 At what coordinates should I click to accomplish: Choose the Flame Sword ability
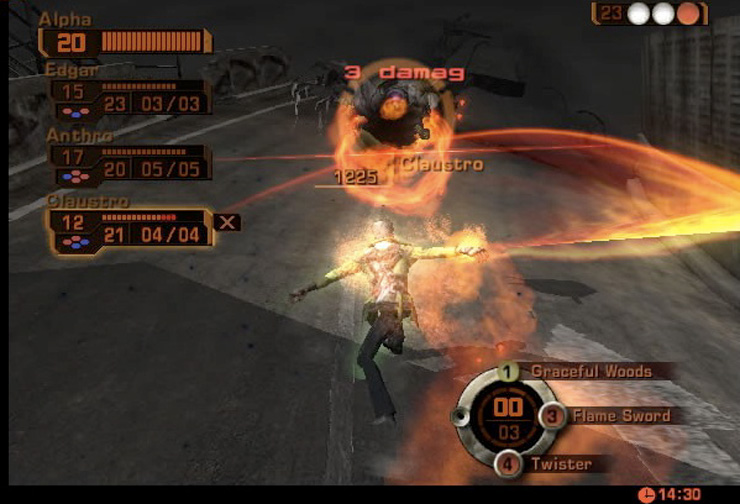[x=619, y=415]
